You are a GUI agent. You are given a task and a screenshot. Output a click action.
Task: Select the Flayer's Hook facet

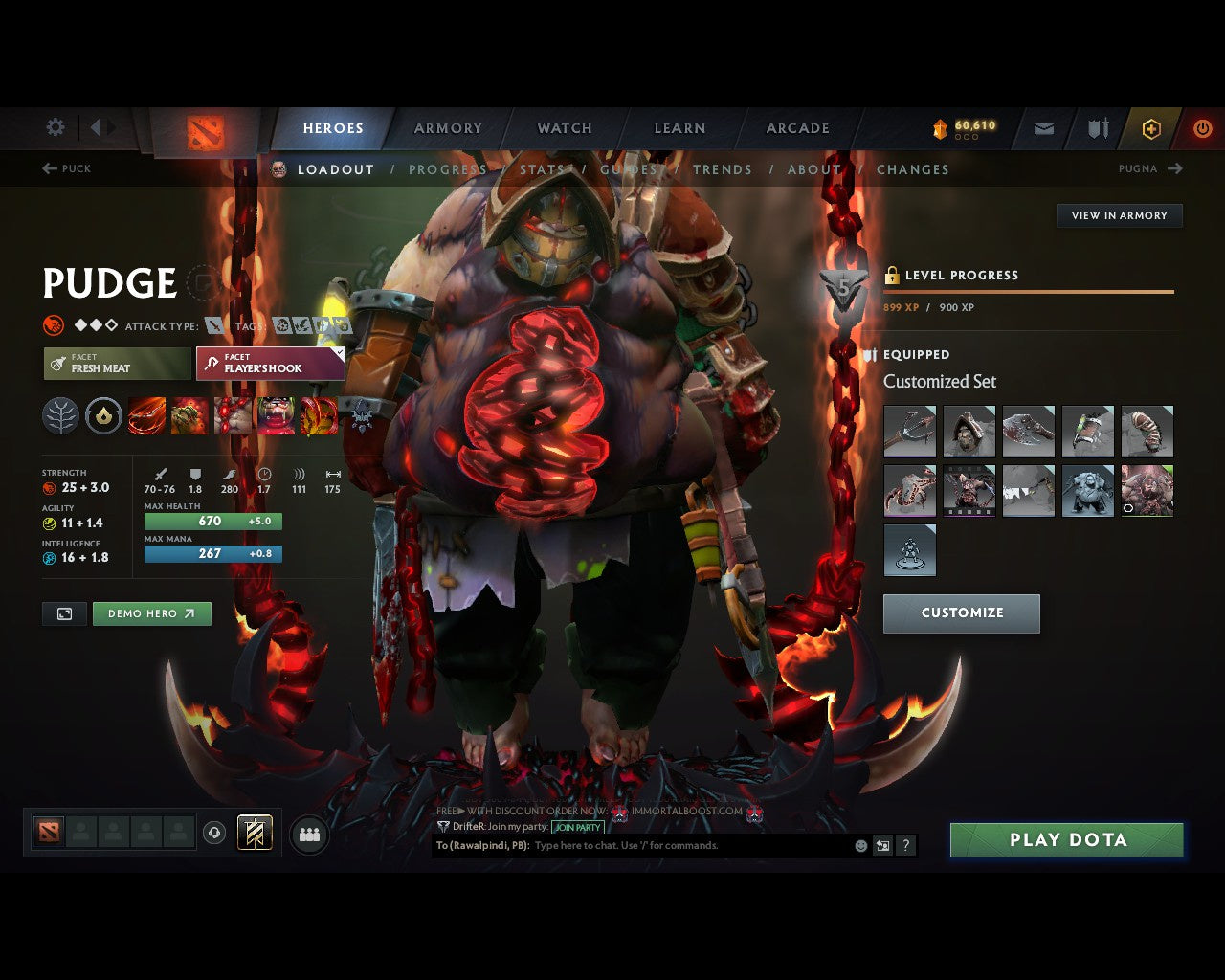270,364
